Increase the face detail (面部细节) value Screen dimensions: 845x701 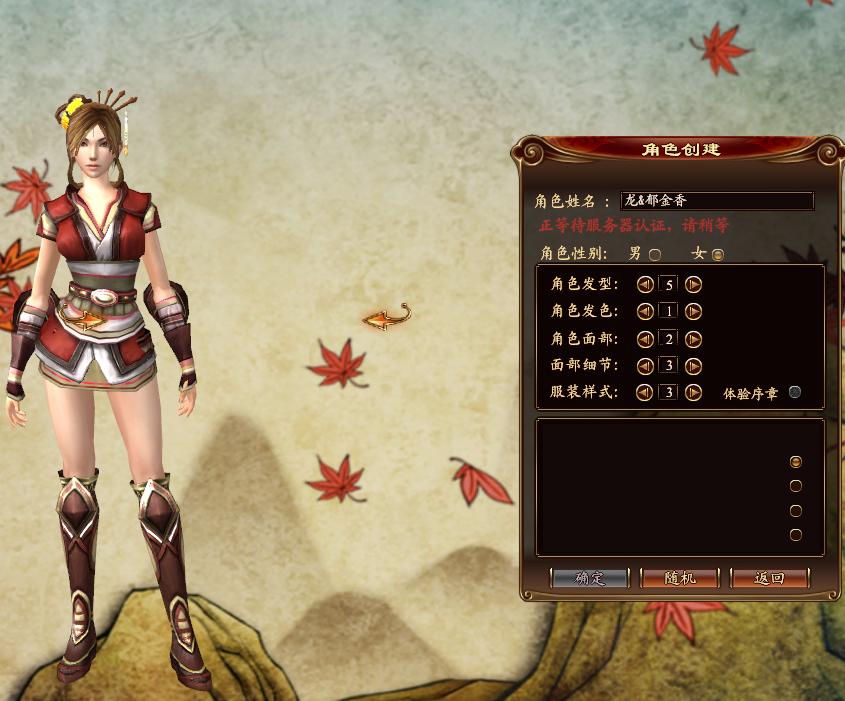[693, 365]
